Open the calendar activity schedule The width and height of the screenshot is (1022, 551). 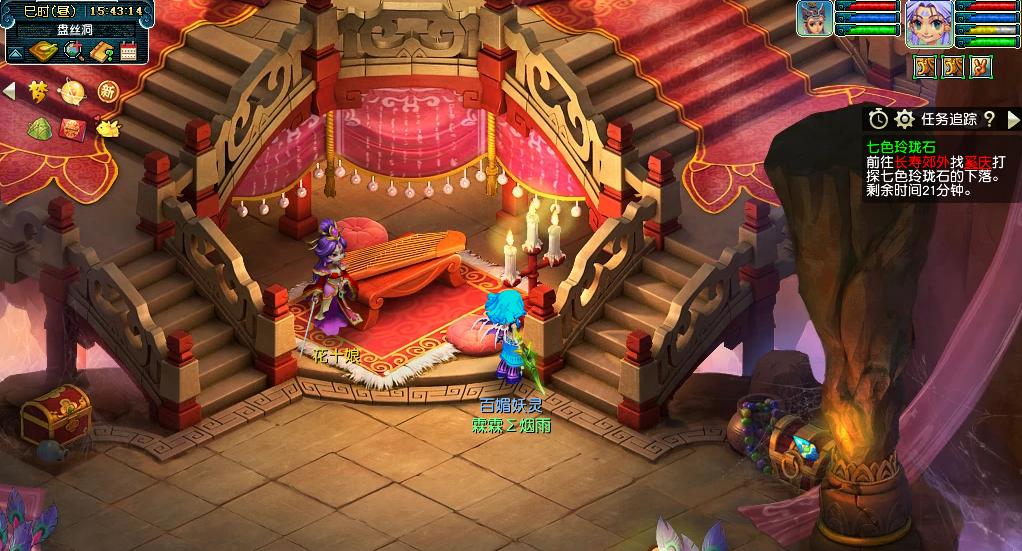[128, 51]
